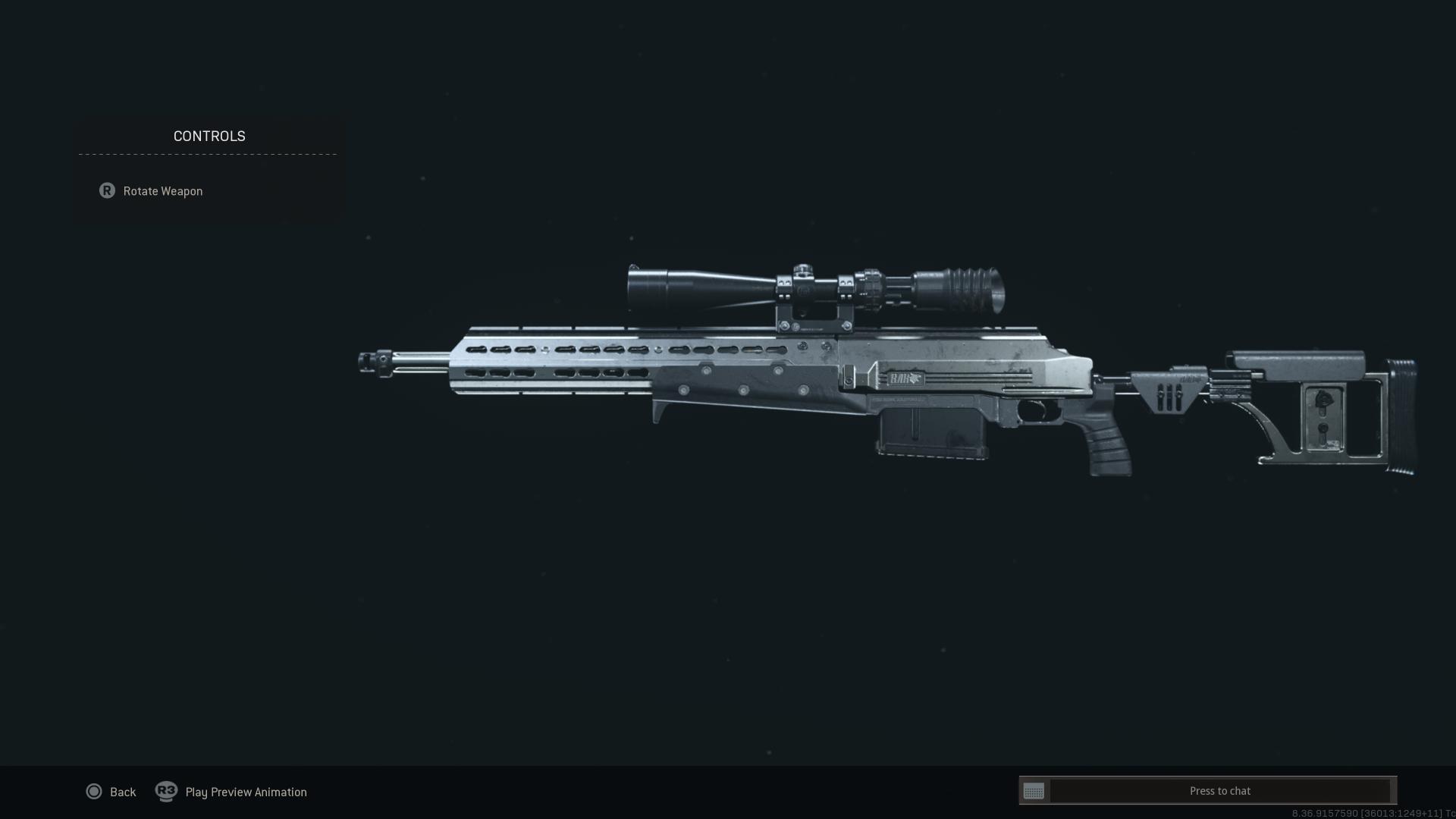This screenshot has width=1456, height=819.
Task: Go back with the Back button
Action: (x=111, y=792)
